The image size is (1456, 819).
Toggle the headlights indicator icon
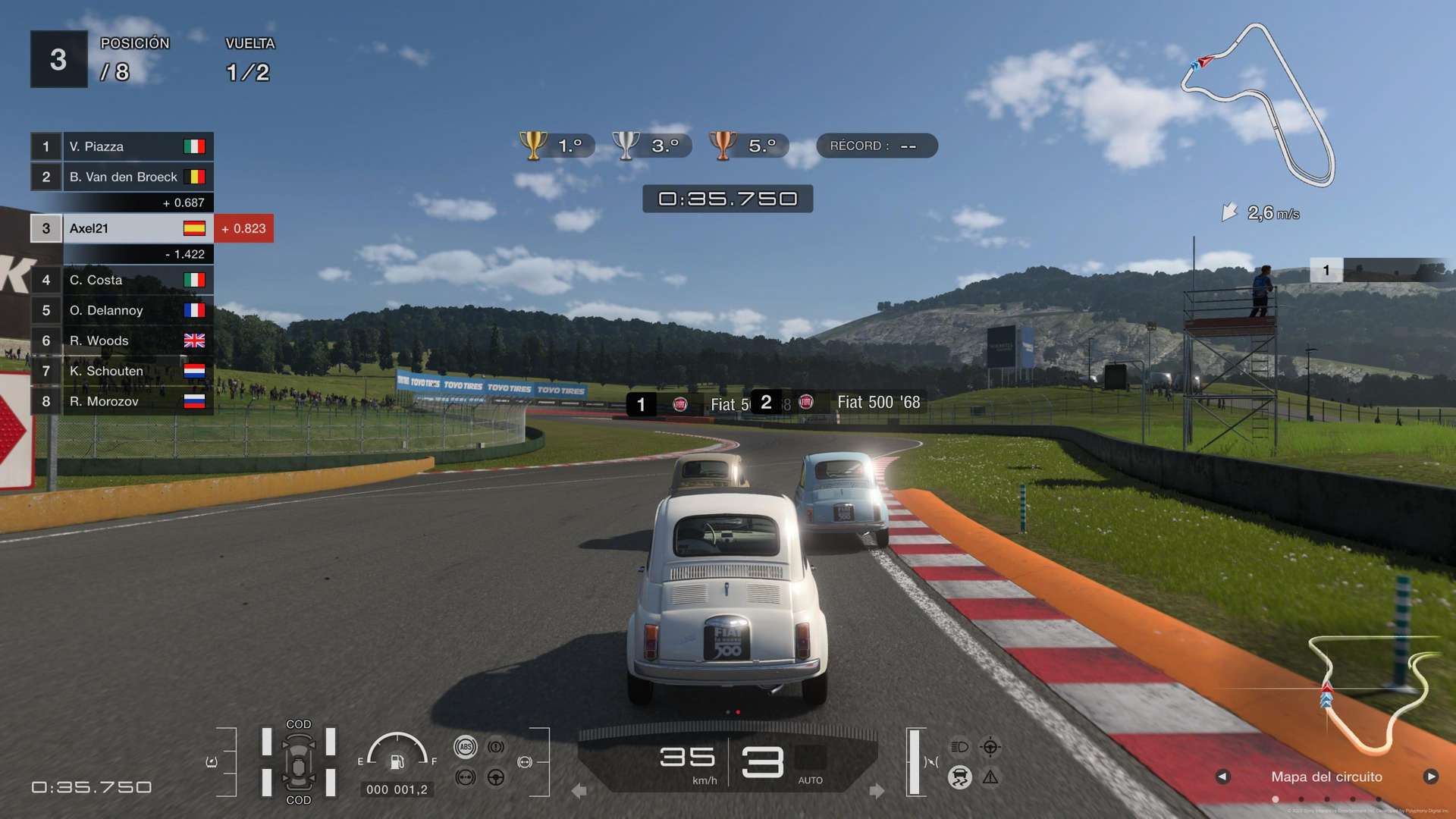click(959, 747)
